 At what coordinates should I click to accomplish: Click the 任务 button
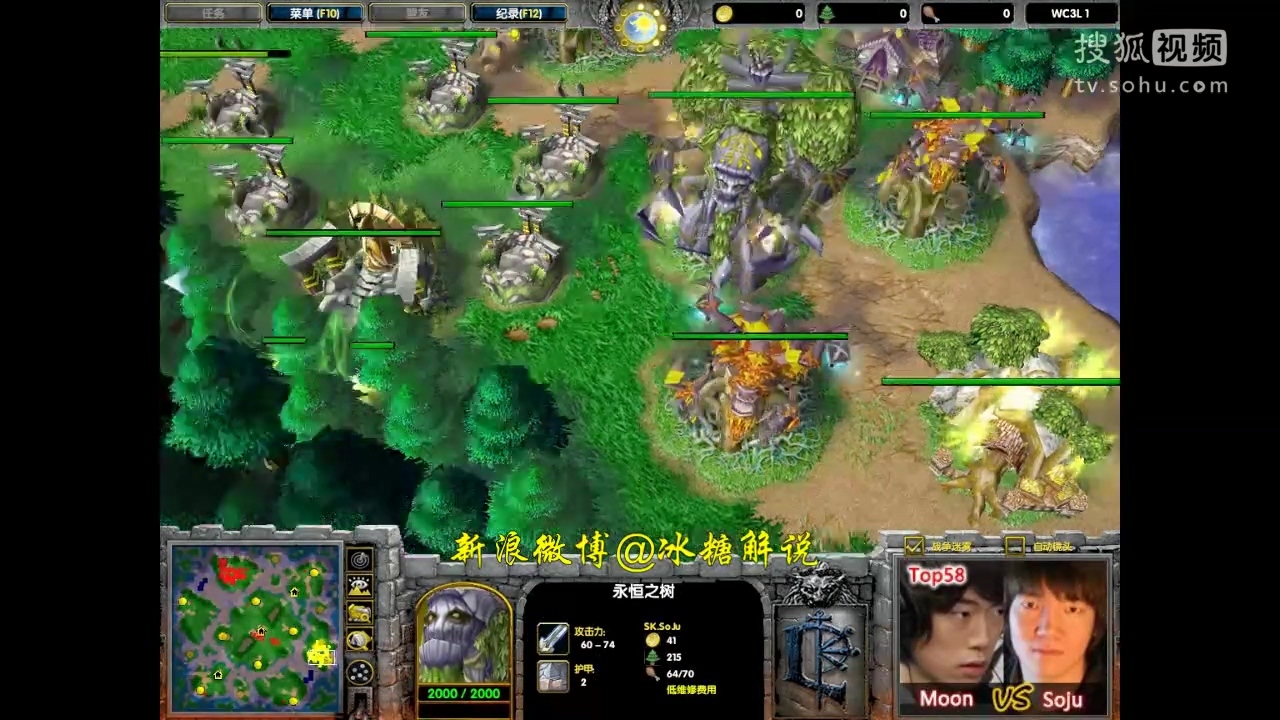(213, 13)
